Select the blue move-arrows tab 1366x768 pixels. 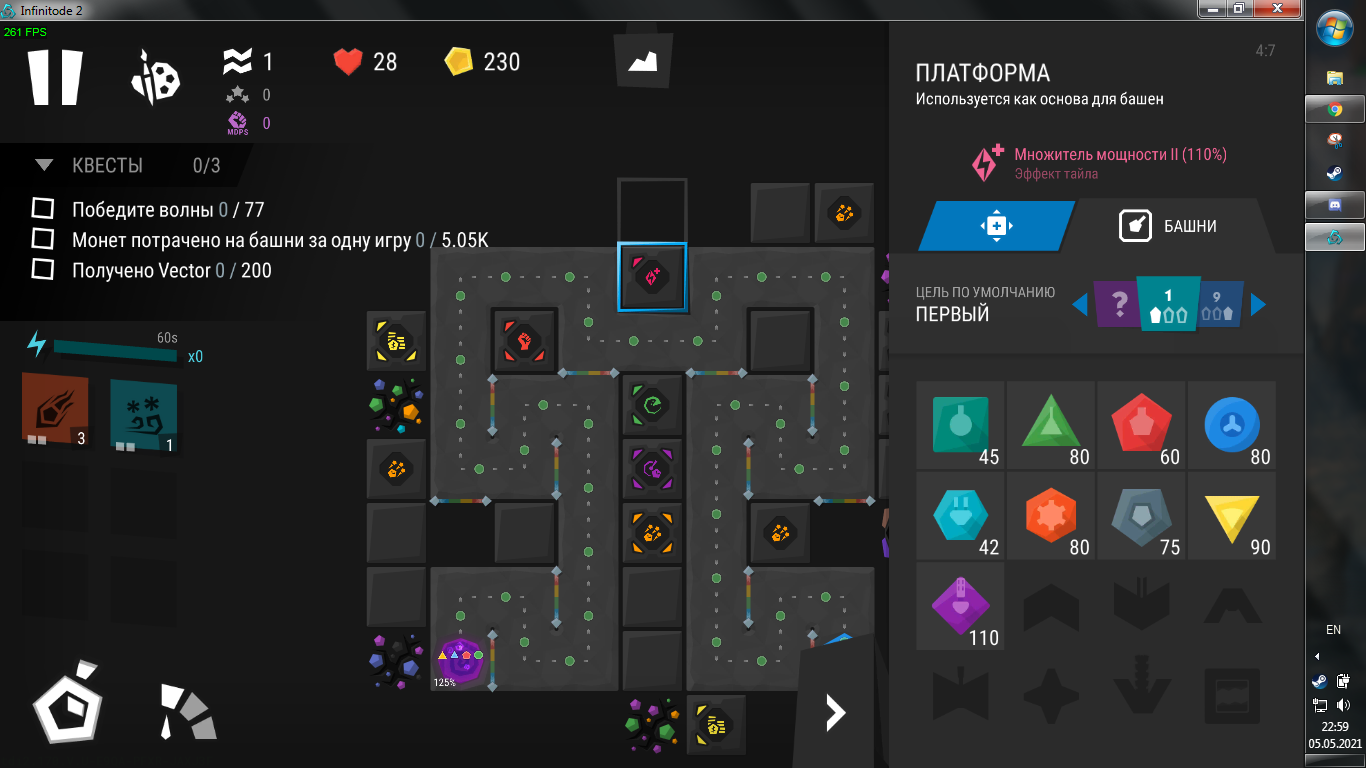point(996,226)
